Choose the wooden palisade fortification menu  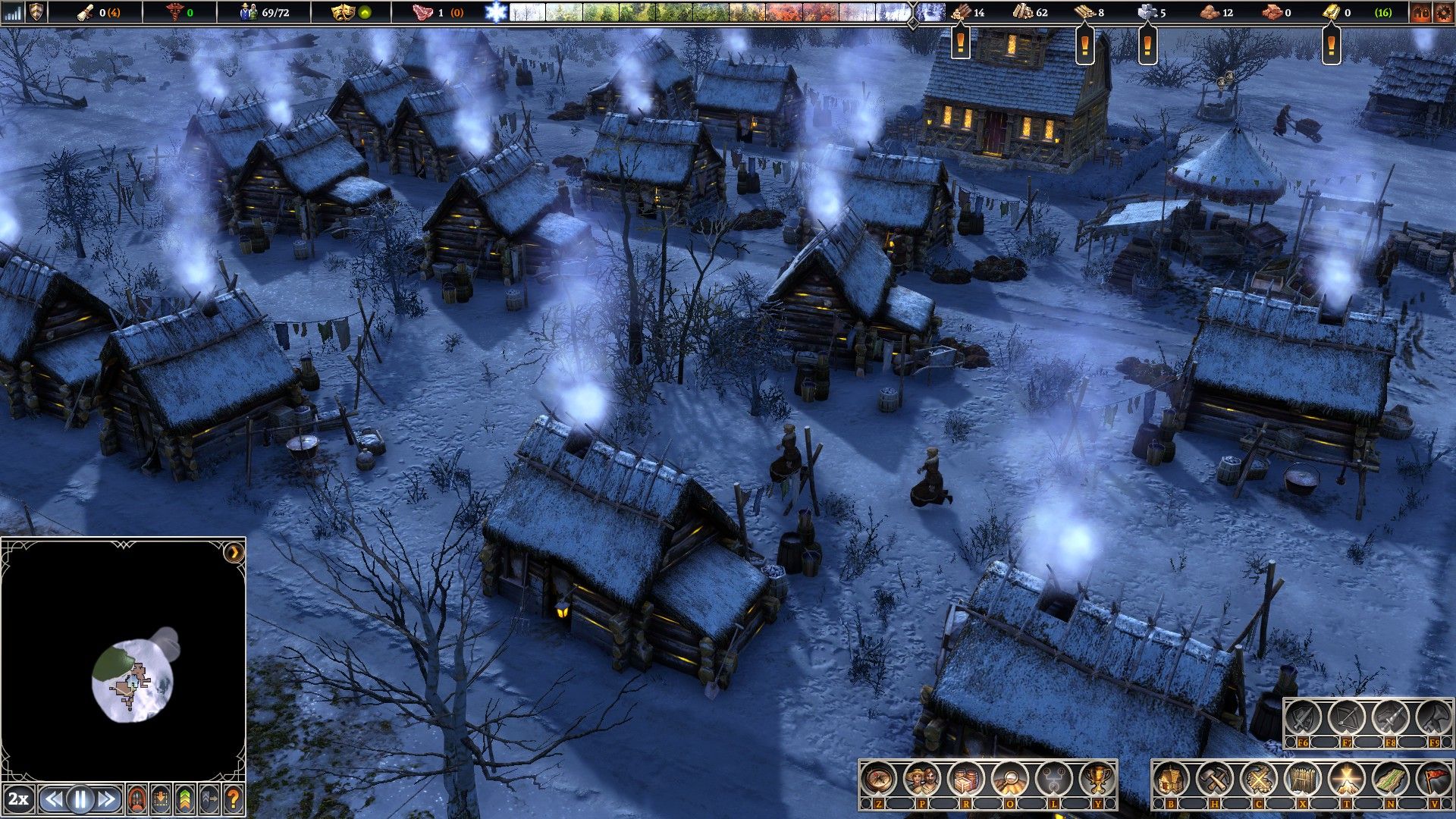(x=1302, y=779)
